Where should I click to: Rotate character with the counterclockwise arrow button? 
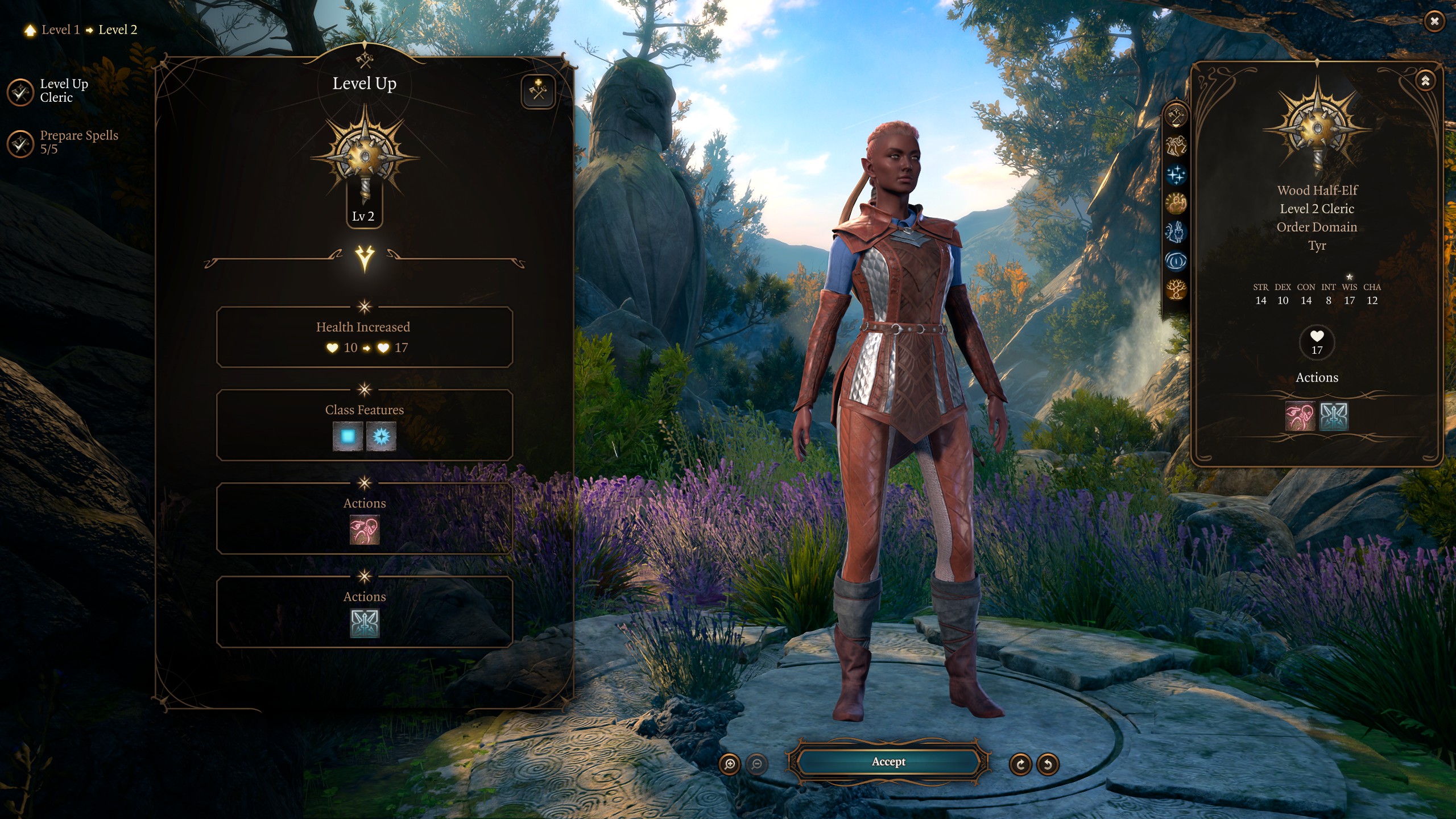click(x=1048, y=764)
